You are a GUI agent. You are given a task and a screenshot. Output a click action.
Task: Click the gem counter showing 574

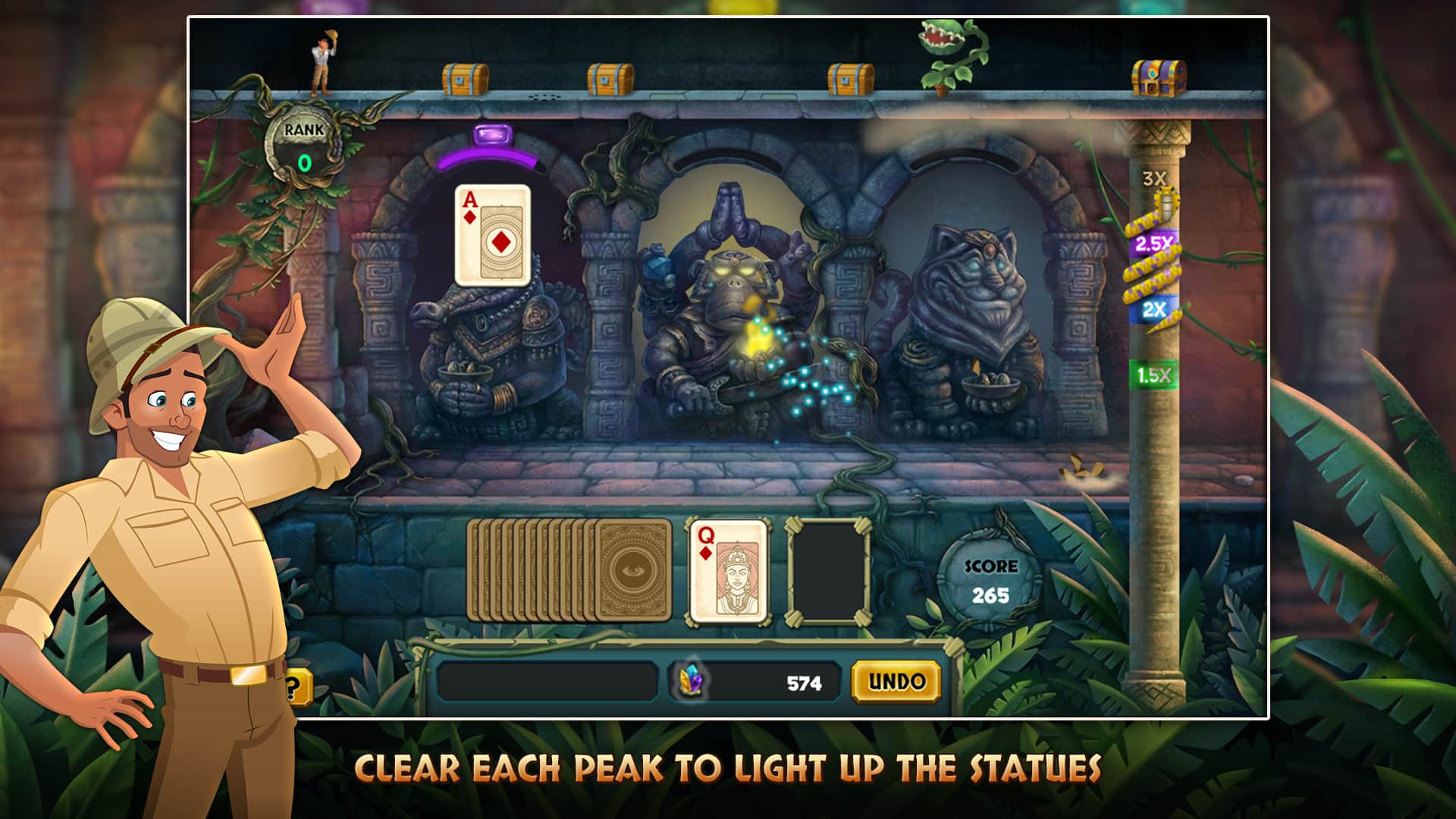click(805, 681)
